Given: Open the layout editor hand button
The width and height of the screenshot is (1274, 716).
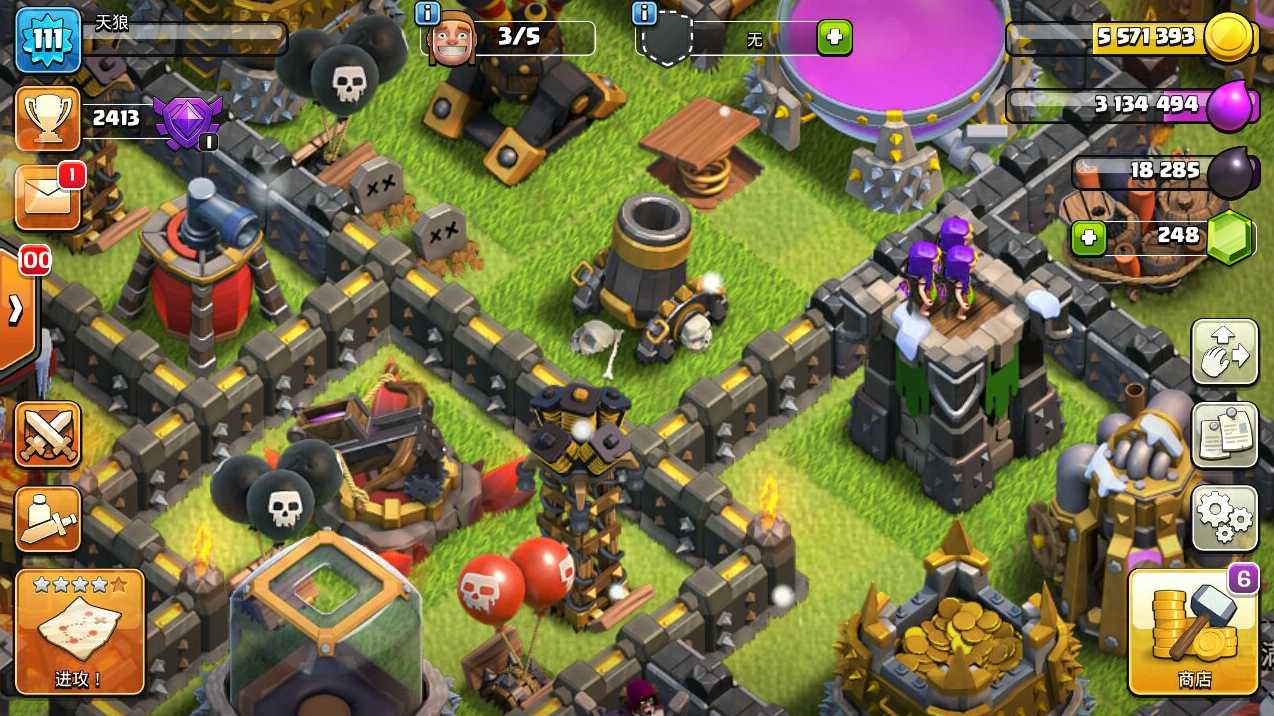Looking at the screenshot, I should click(1225, 353).
